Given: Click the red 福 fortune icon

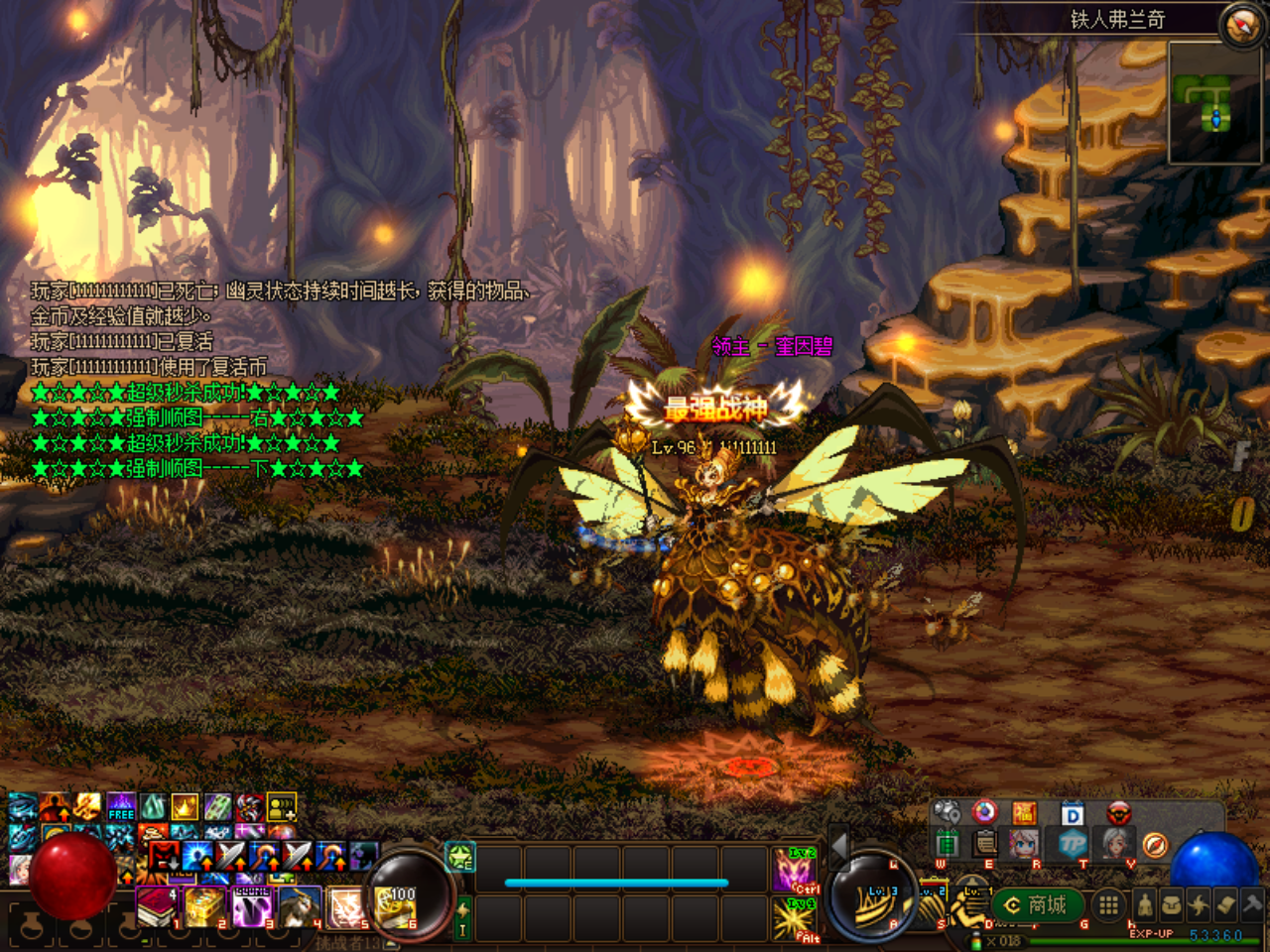Looking at the screenshot, I should tap(1024, 814).
